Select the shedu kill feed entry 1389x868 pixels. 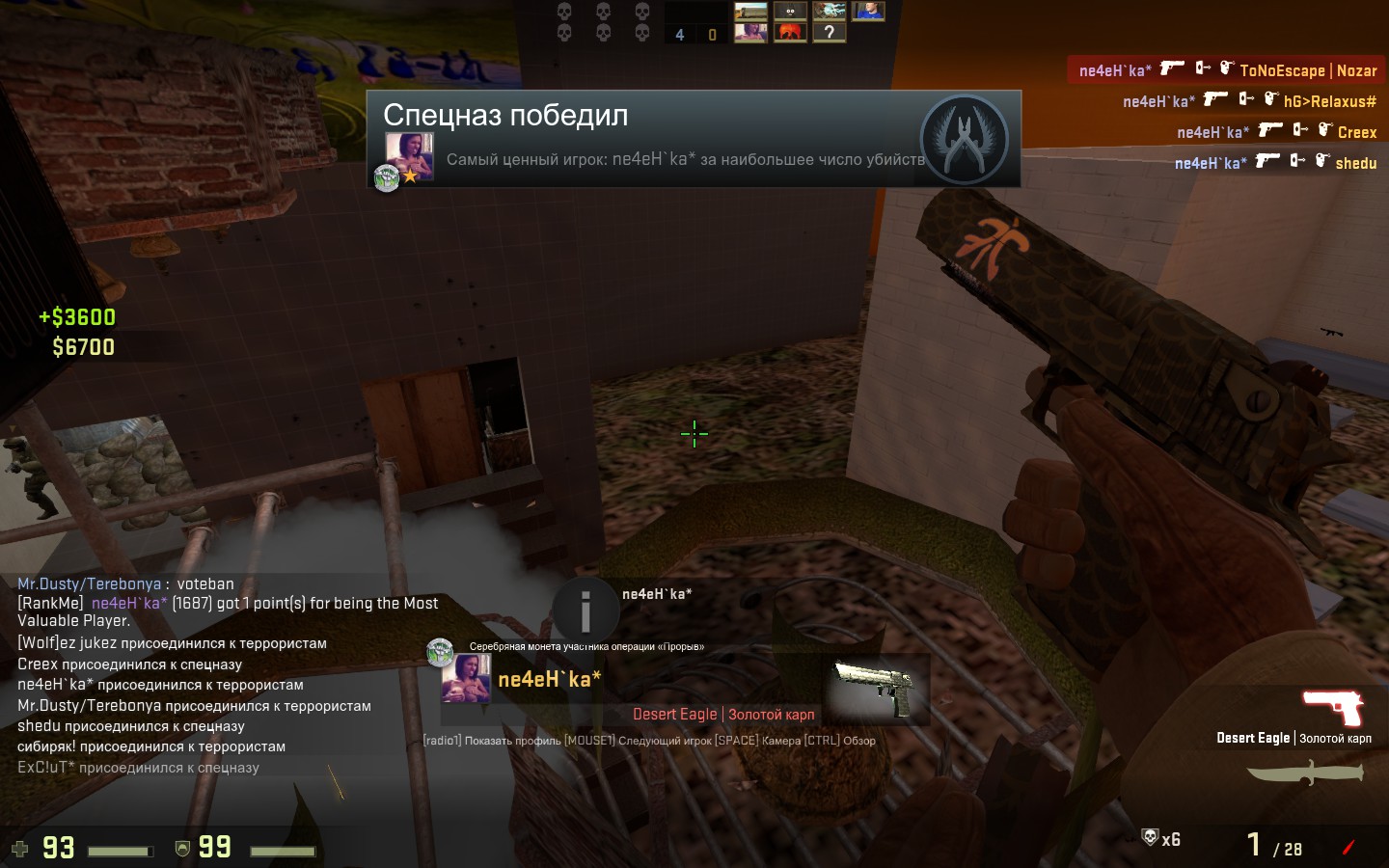point(1274,162)
